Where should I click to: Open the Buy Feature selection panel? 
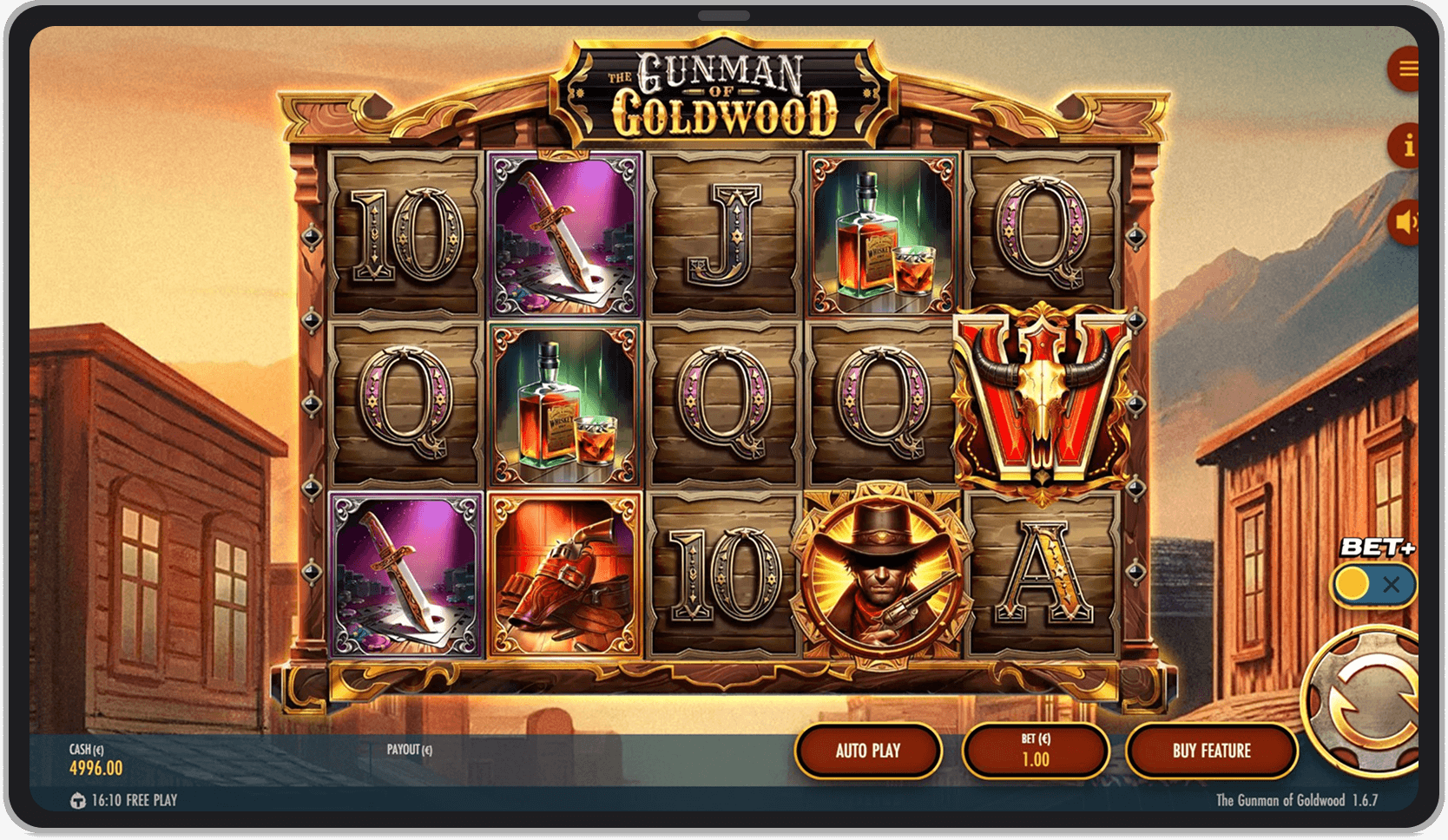click(1211, 751)
